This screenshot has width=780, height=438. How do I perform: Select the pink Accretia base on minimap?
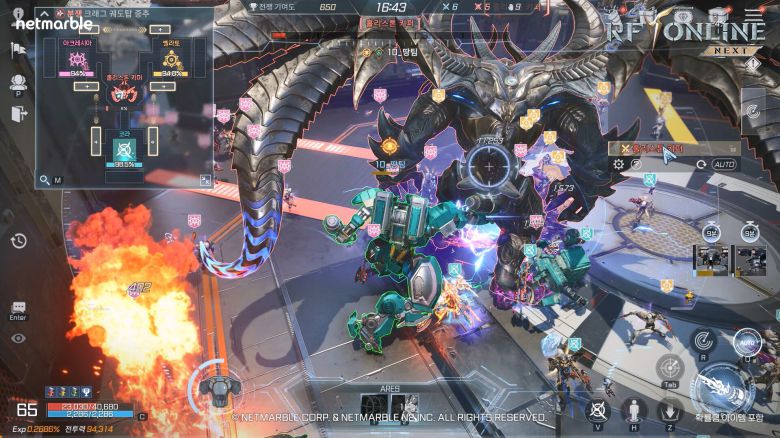pos(77,61)
